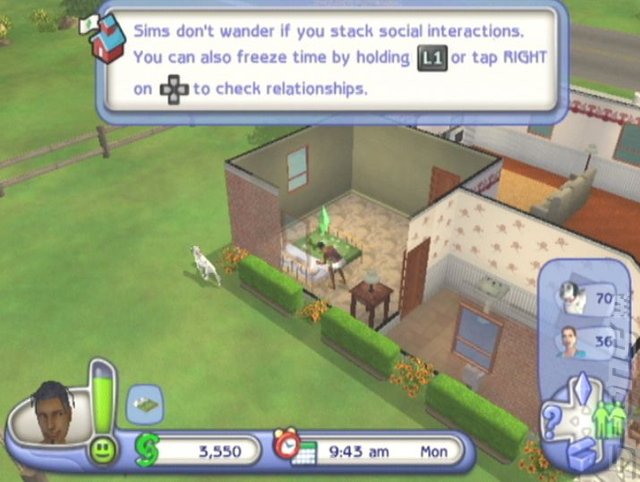640x482 pixels.
Task: Select the active Sim portrait
Action: pos(53,410)
